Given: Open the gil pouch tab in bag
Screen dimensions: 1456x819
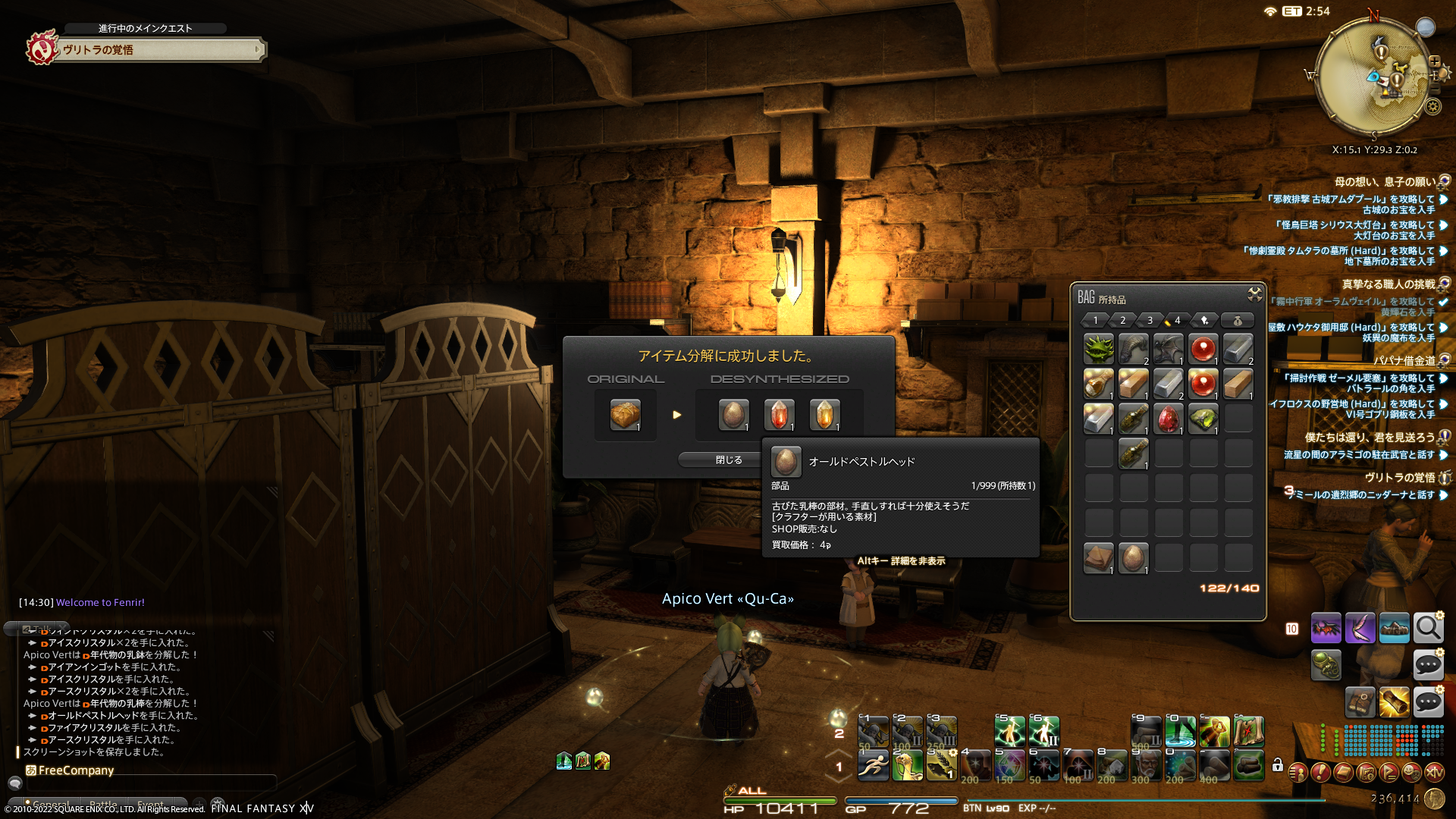Looking at the screenshot, I should [x=1237, y=320].
